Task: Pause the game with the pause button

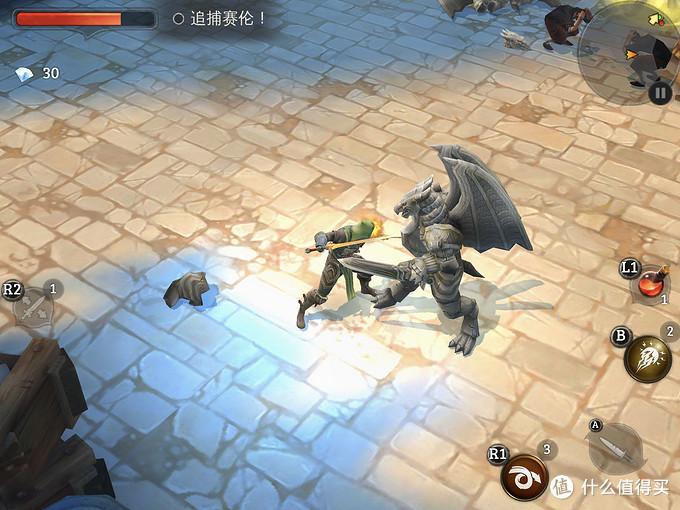Action: (x=659, y=93)
